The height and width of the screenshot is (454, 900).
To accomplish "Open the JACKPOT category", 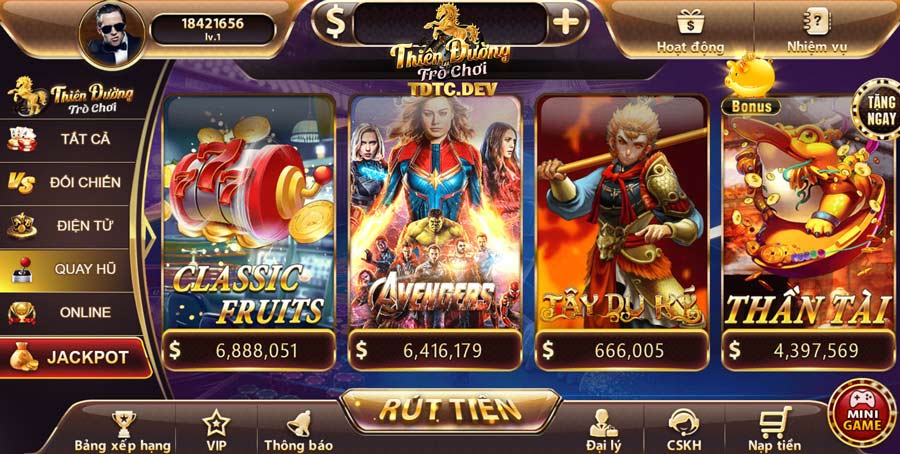I will [x=72, y=357].
